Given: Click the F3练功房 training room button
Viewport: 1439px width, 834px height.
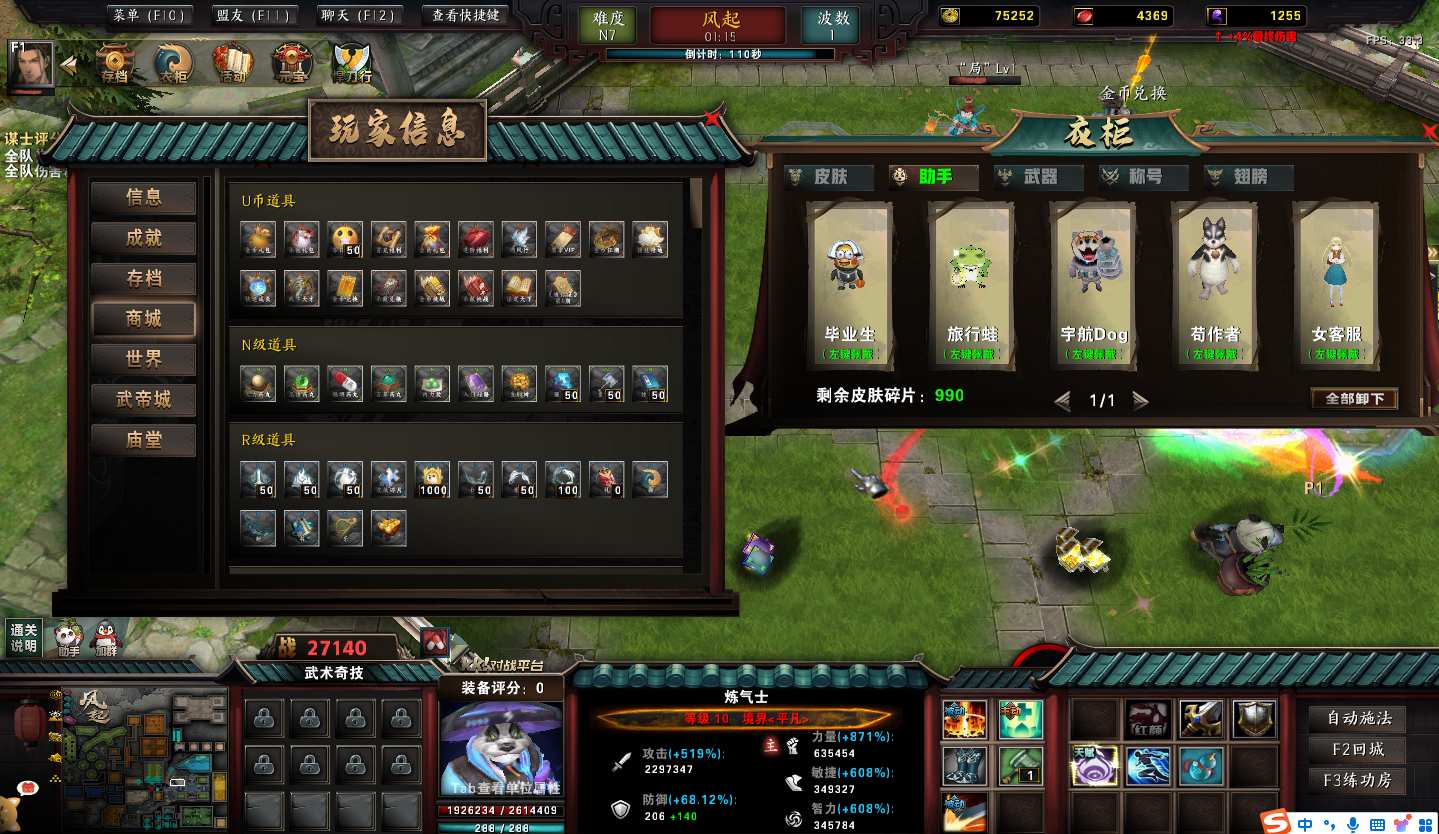Looking at the screenshot, I should click(x=1359, y=780).
